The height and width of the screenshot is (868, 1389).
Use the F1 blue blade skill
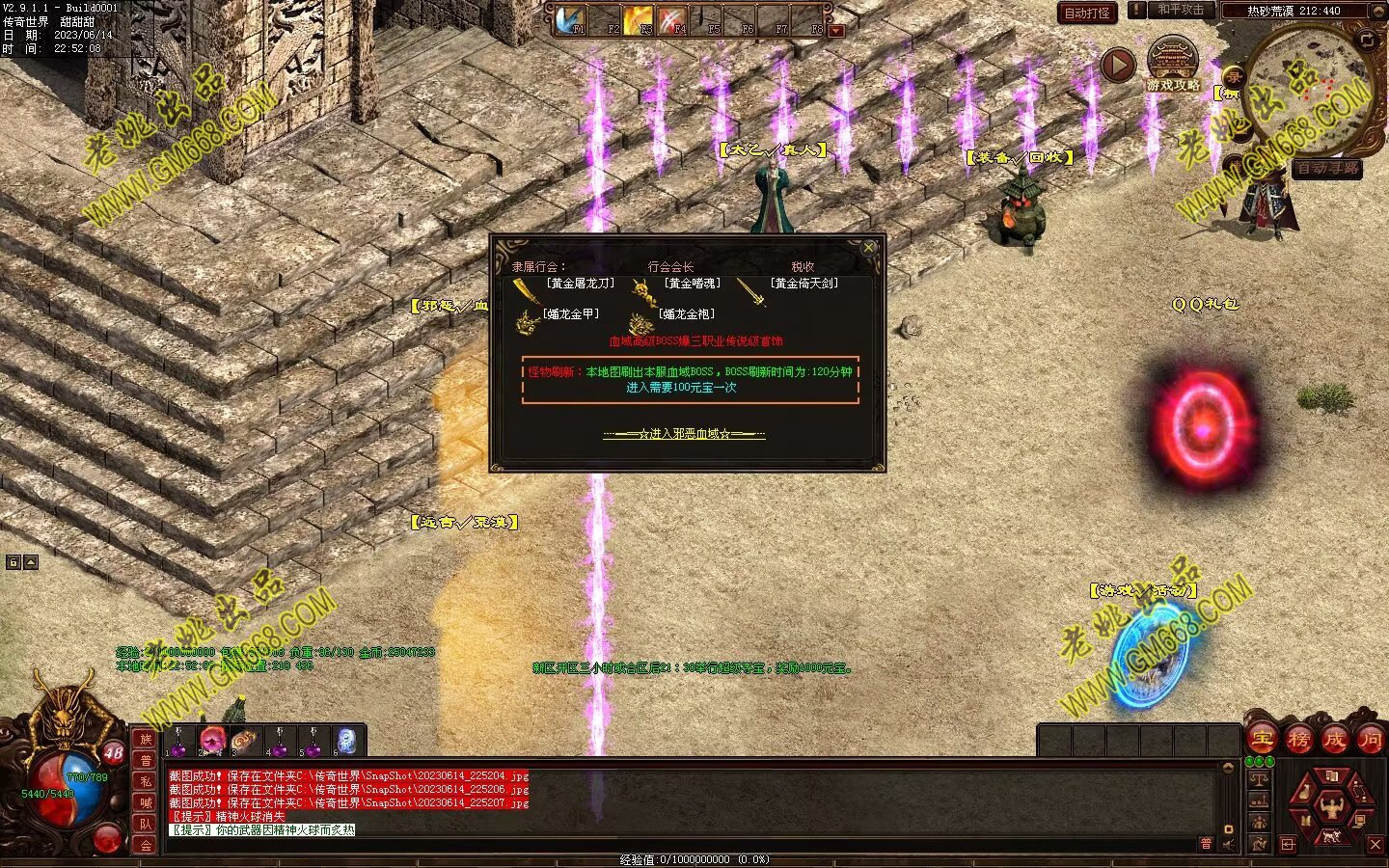[x=571, y=19]
